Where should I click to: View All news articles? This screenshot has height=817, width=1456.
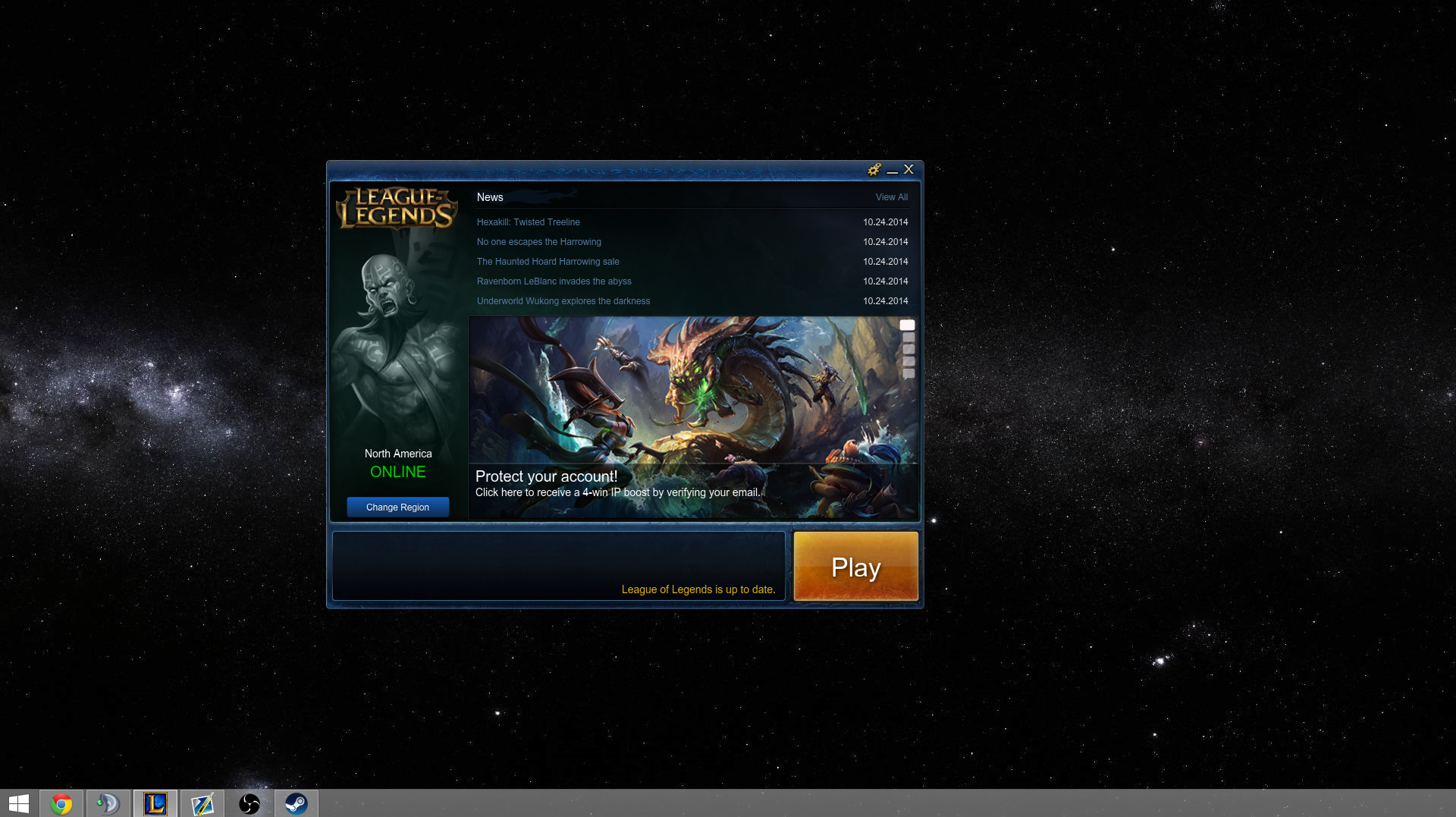[891, 197]
